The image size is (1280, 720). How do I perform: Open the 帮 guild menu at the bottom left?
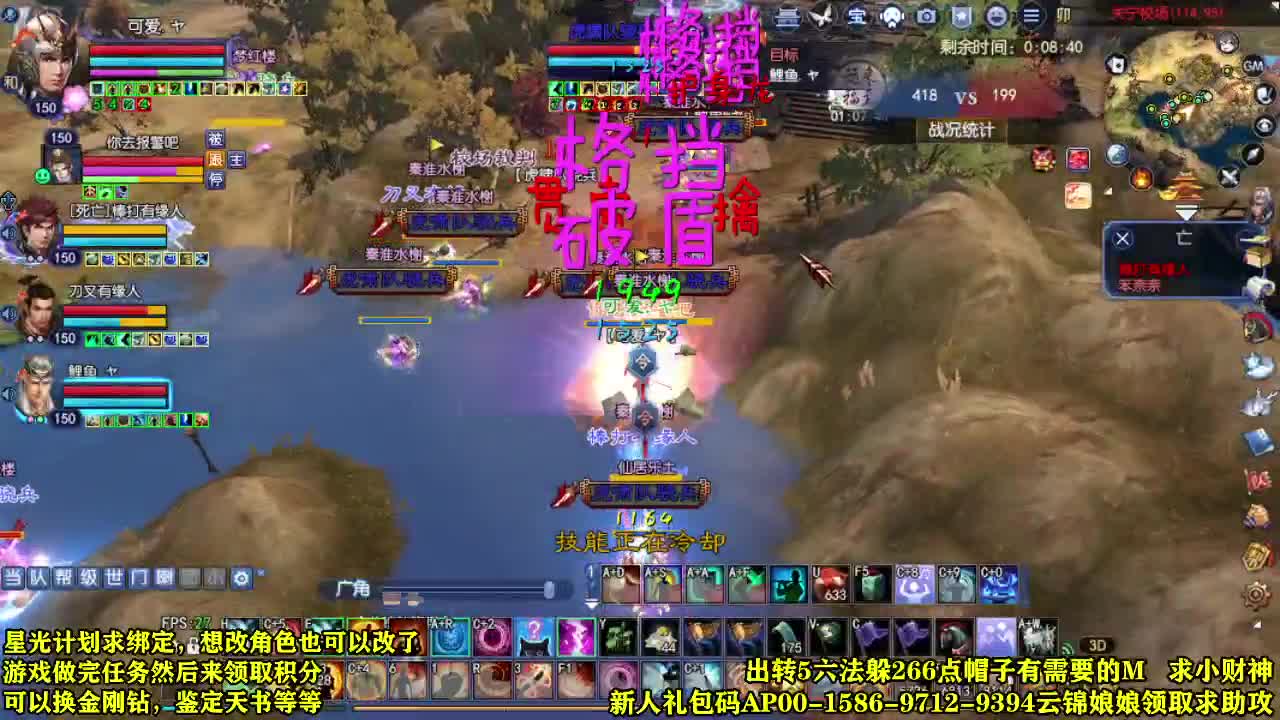coord(65,578)
